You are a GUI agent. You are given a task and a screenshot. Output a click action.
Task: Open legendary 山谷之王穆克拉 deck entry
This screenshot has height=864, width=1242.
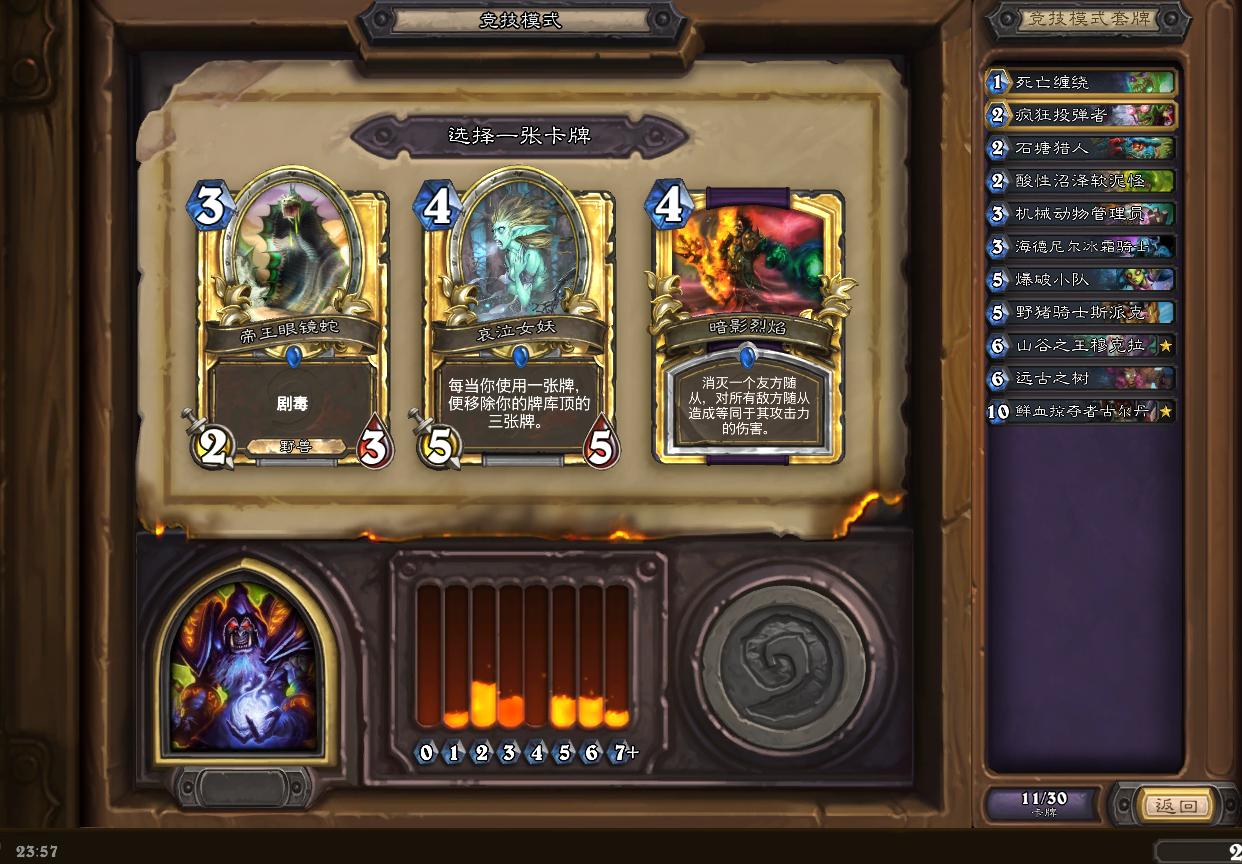(x=1080, y=345)
